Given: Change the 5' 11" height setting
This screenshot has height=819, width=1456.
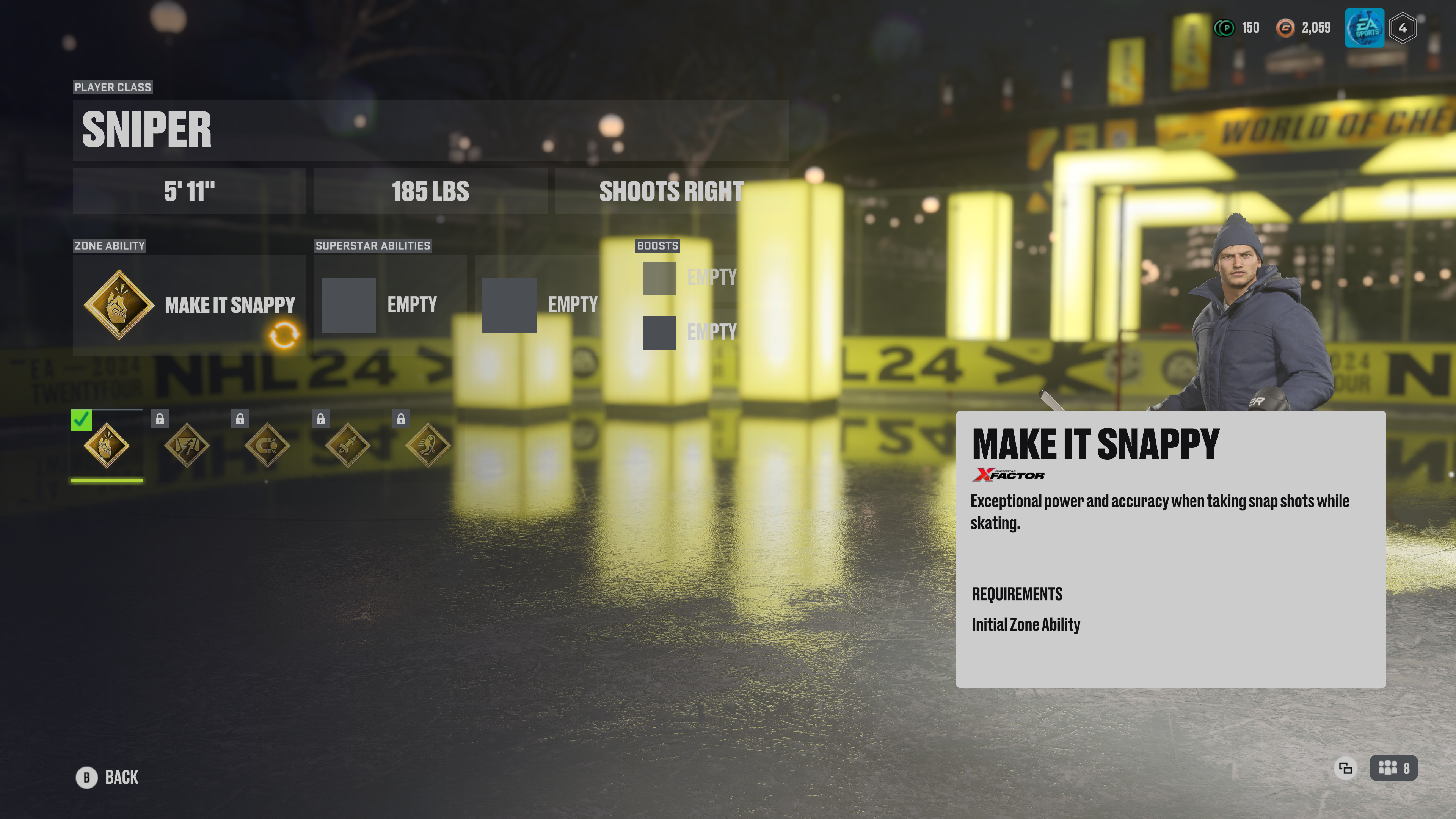Looking at the screenshot, I should point(189,191).
